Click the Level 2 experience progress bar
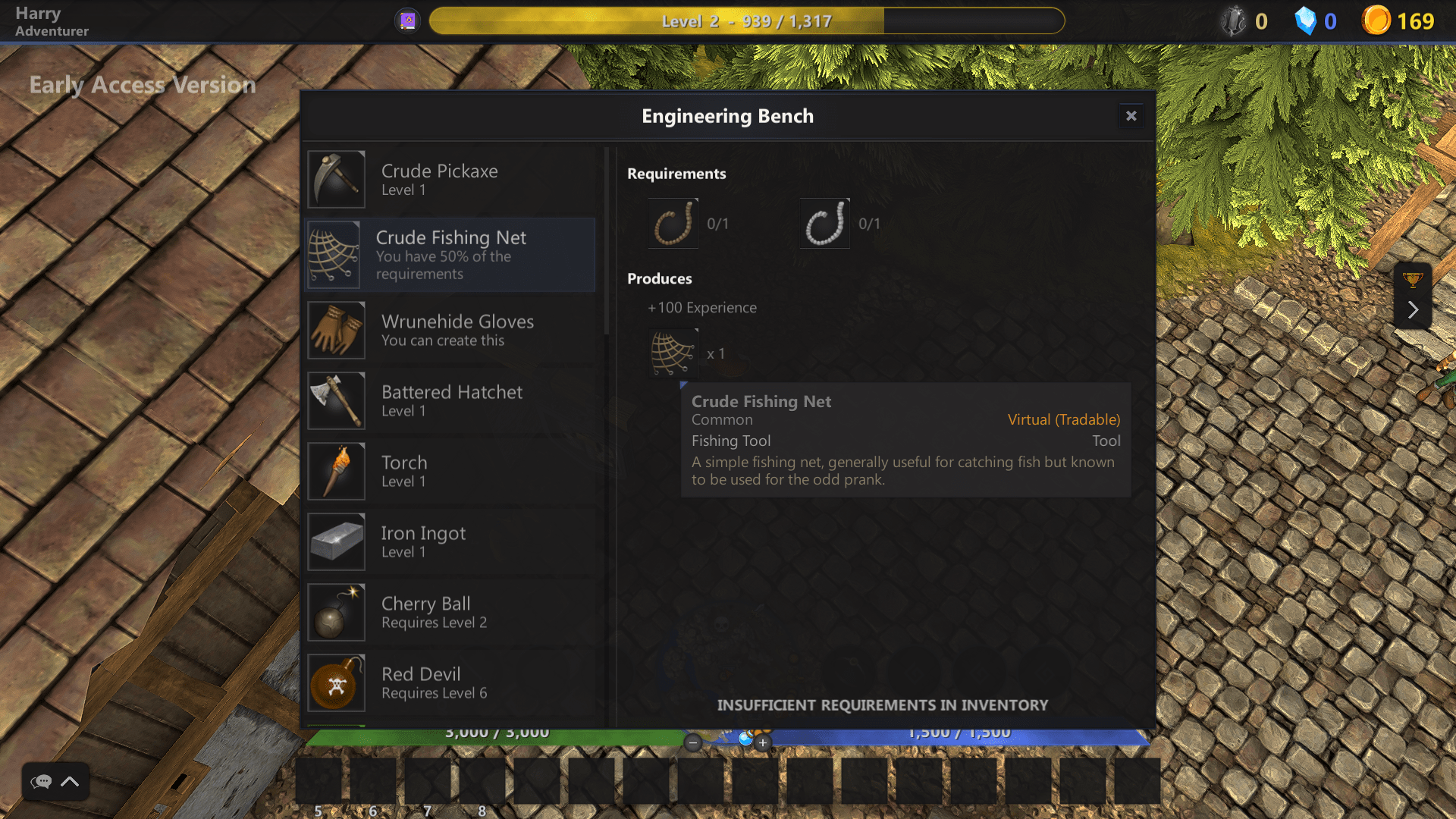Screen dimensions: 1456x819 (747, 20)
